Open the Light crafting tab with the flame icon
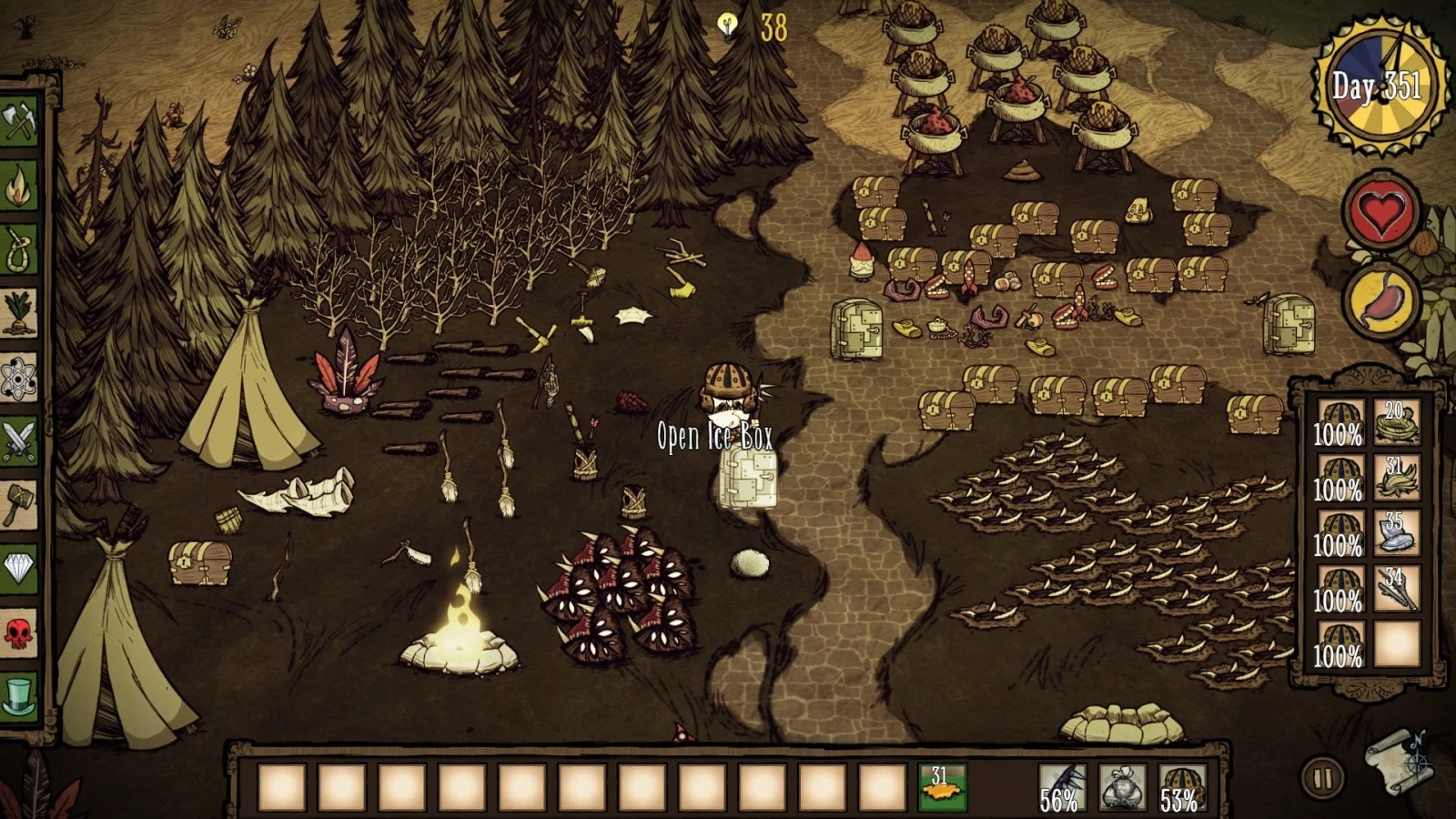The image size is (1456, 819). [x=18, y=186]
